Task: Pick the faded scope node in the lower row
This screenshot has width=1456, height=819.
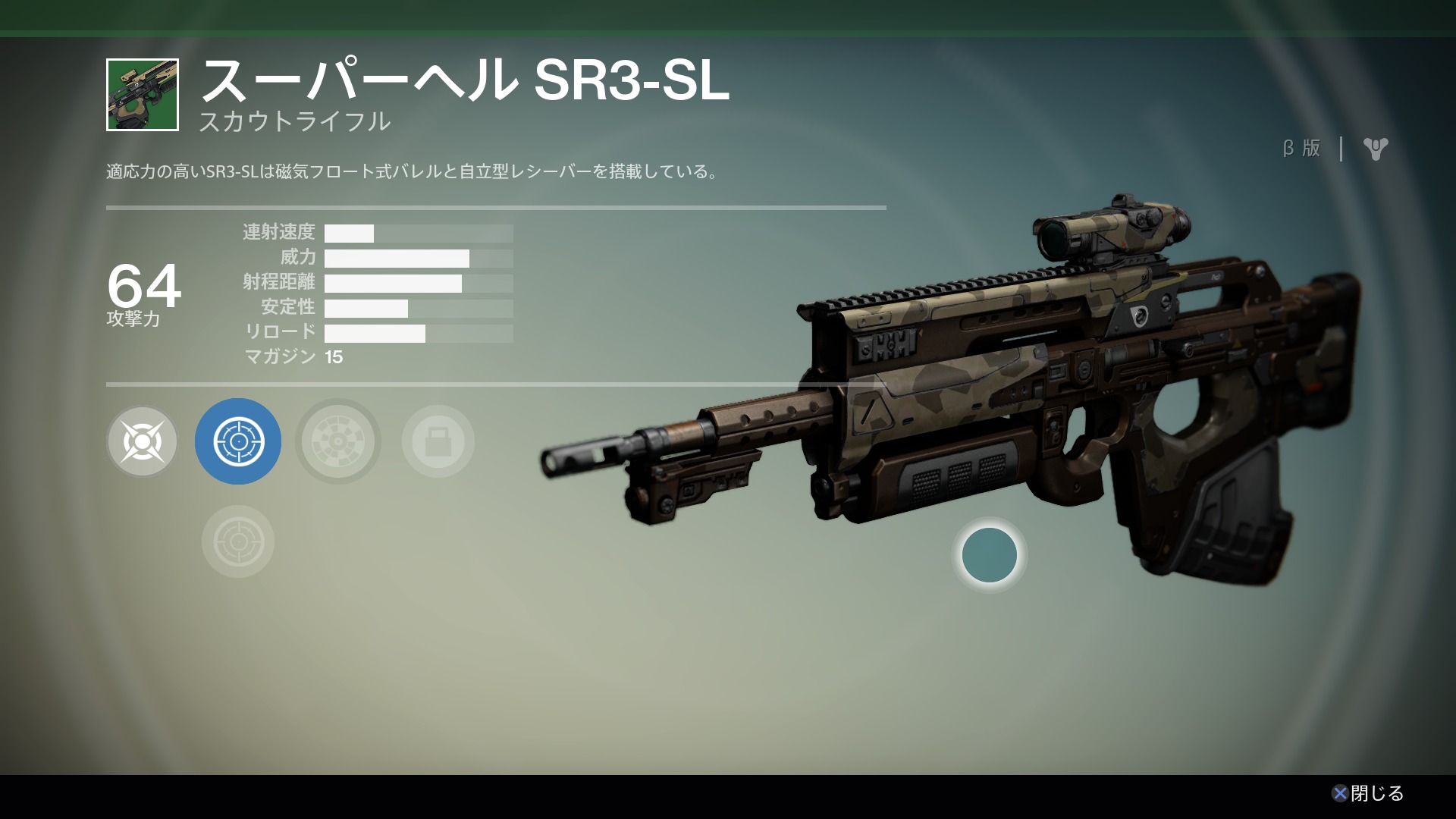Action: 238,541
